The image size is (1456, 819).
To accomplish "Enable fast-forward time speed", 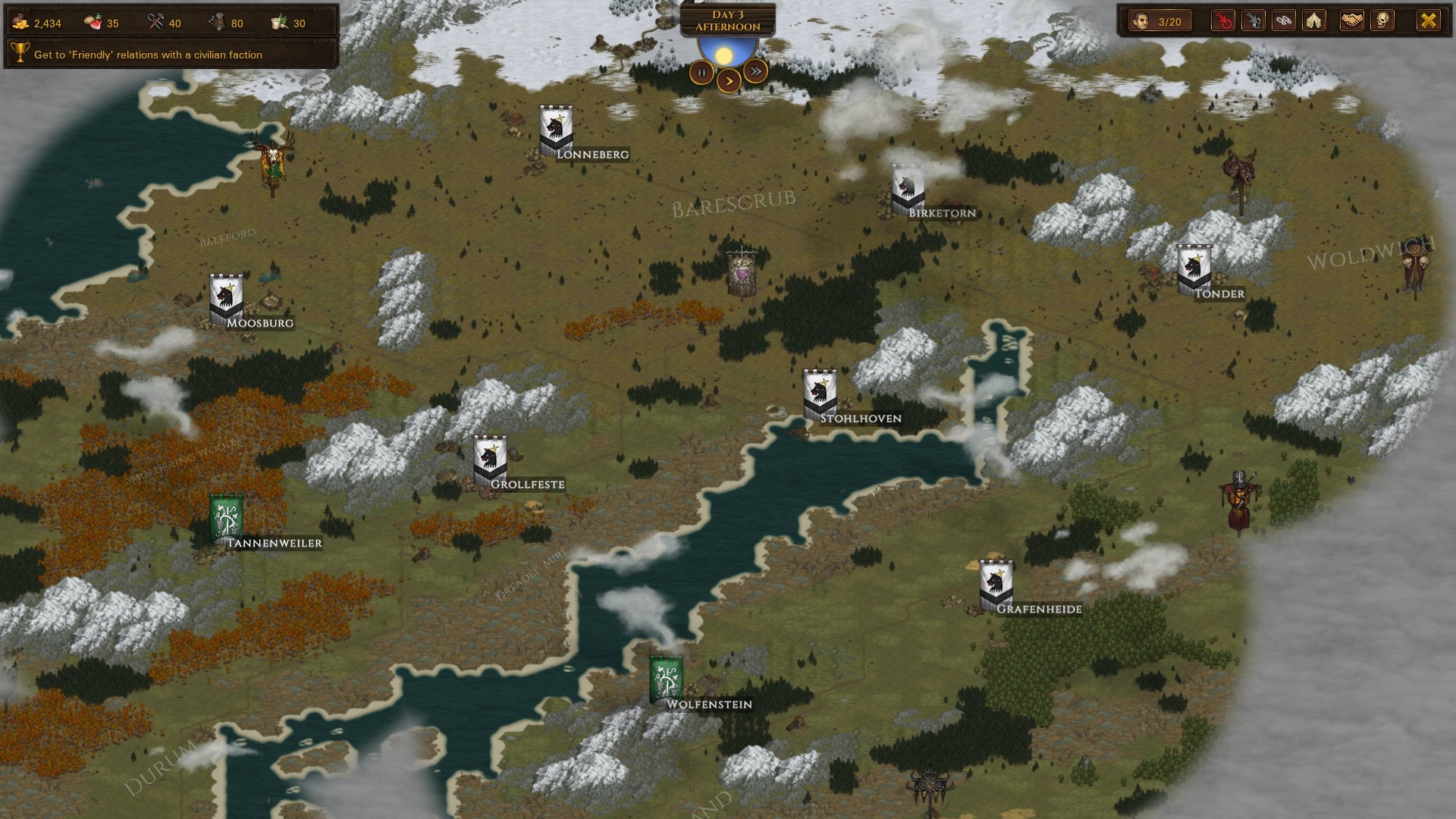I will tap(755, 70).
